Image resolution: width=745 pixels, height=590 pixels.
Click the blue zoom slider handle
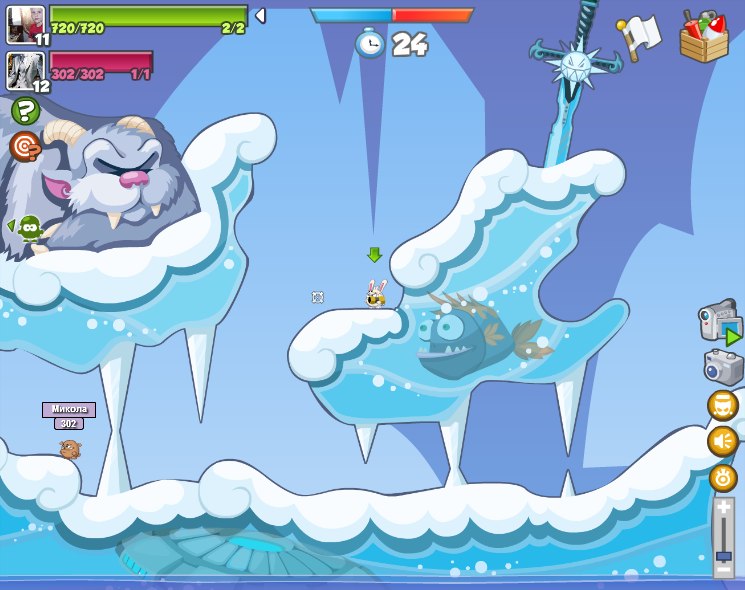click(723, 555)
